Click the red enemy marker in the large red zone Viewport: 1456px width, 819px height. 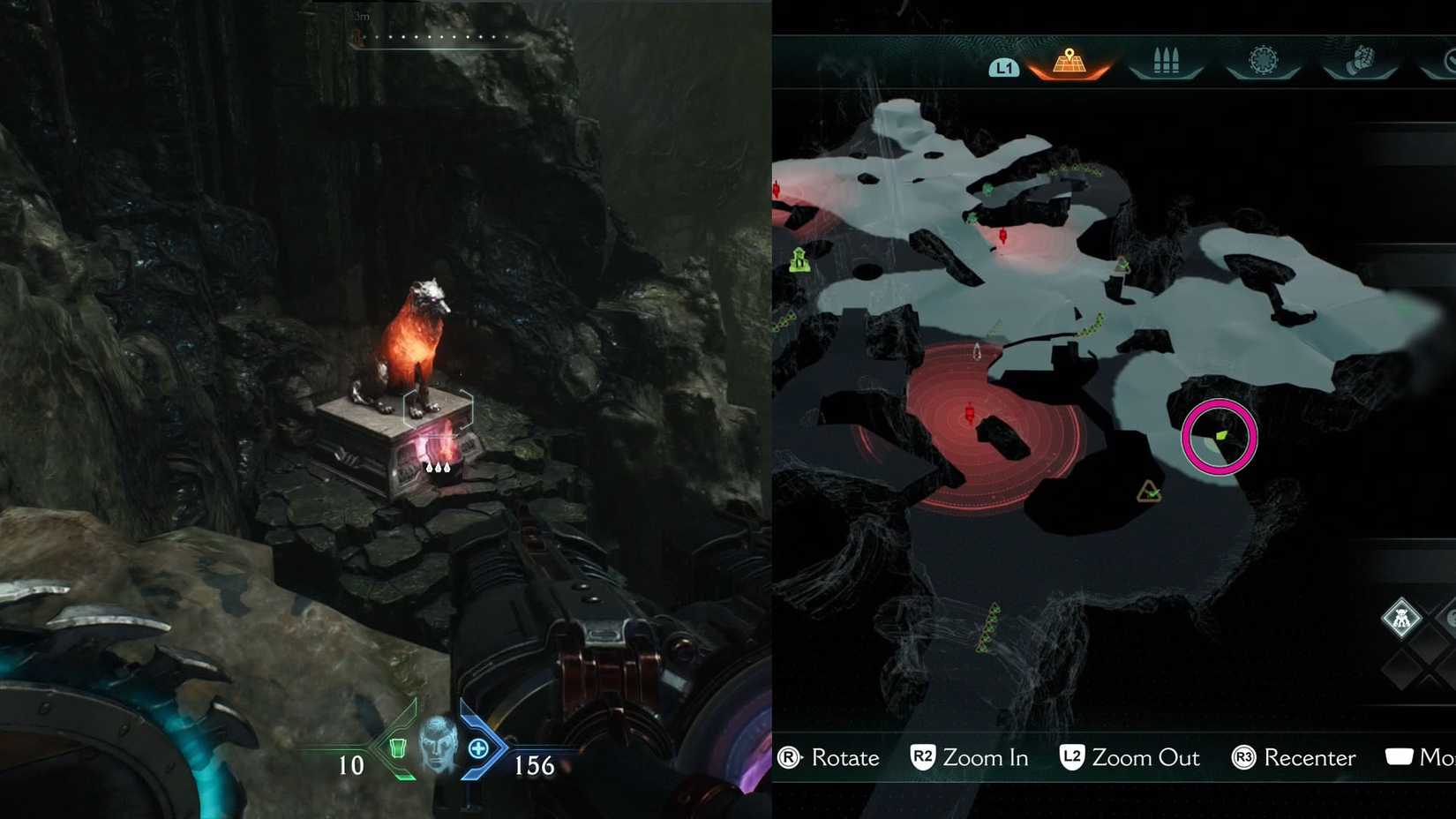pyautogui.click(x=971, y=410)
